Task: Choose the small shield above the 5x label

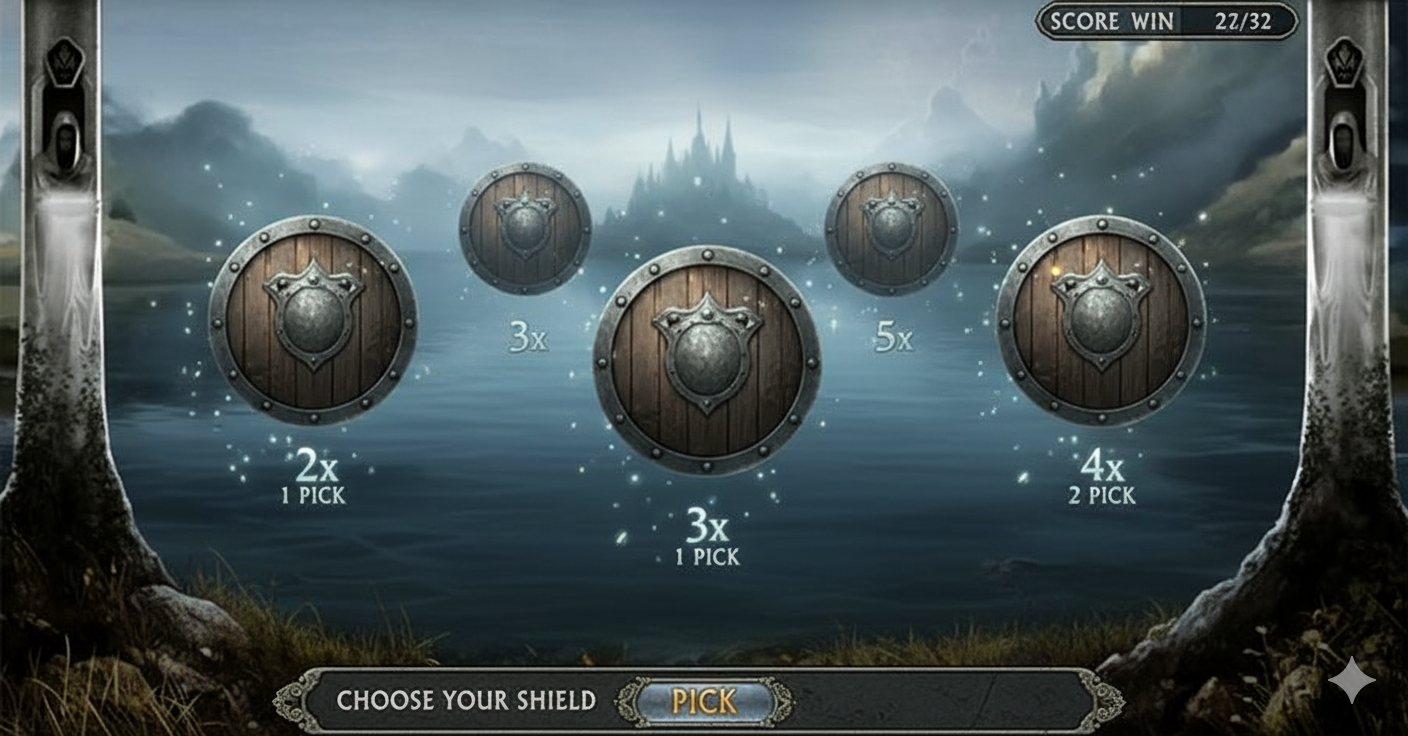Action: [891, 229]
